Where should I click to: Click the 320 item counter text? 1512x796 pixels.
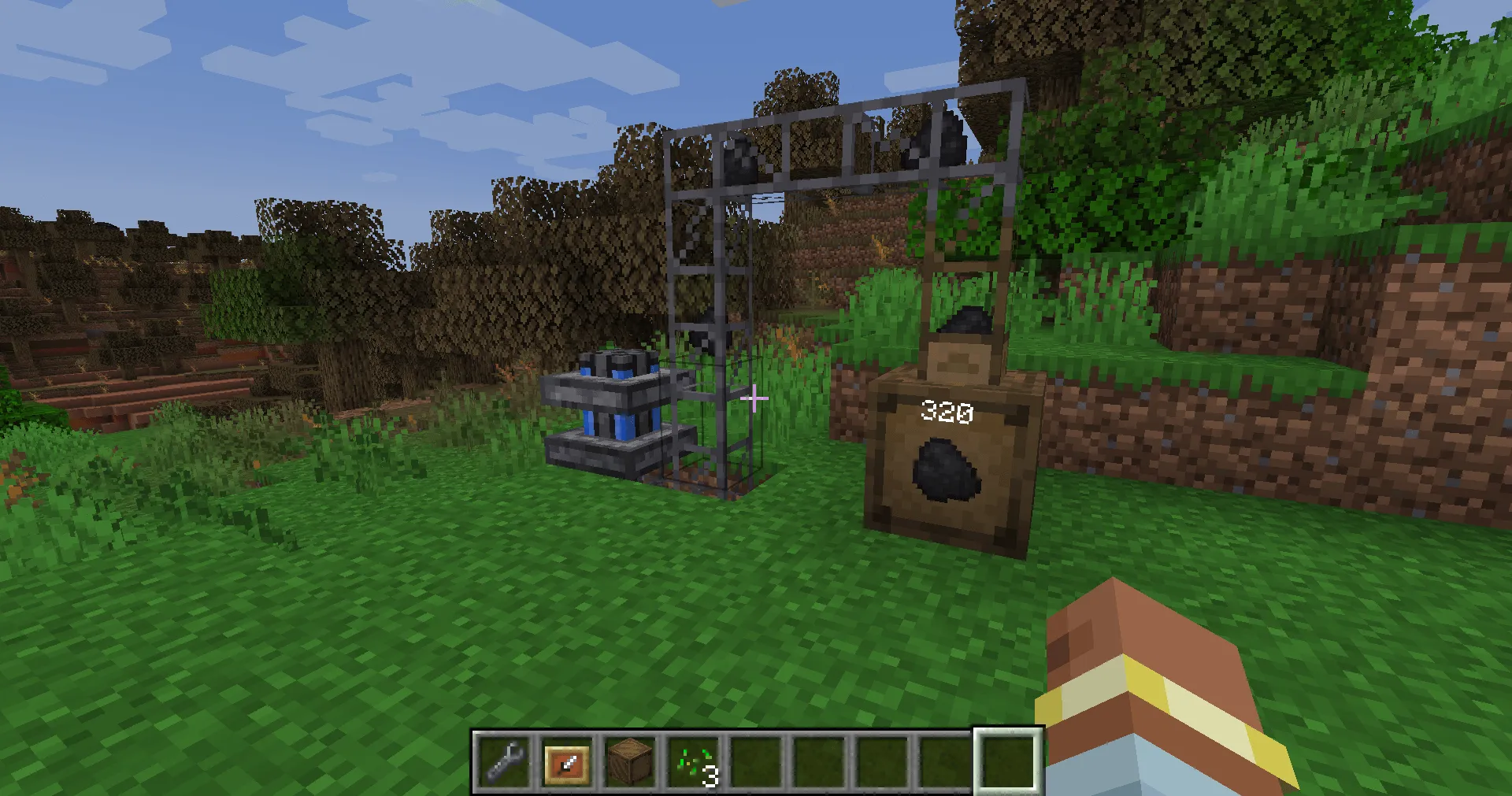[x=947, y=410]
